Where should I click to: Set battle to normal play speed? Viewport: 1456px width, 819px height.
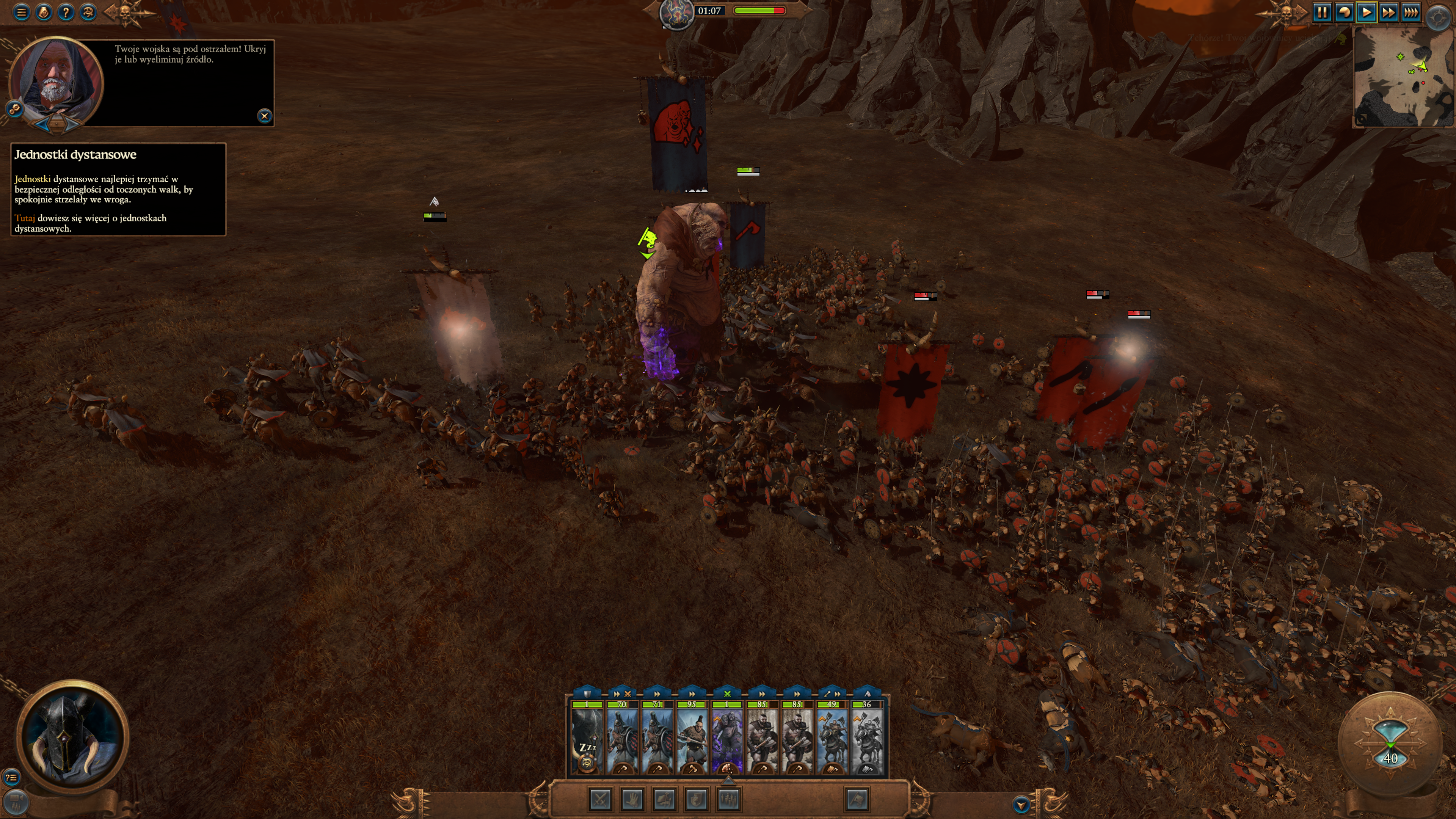coord(1366,12)
